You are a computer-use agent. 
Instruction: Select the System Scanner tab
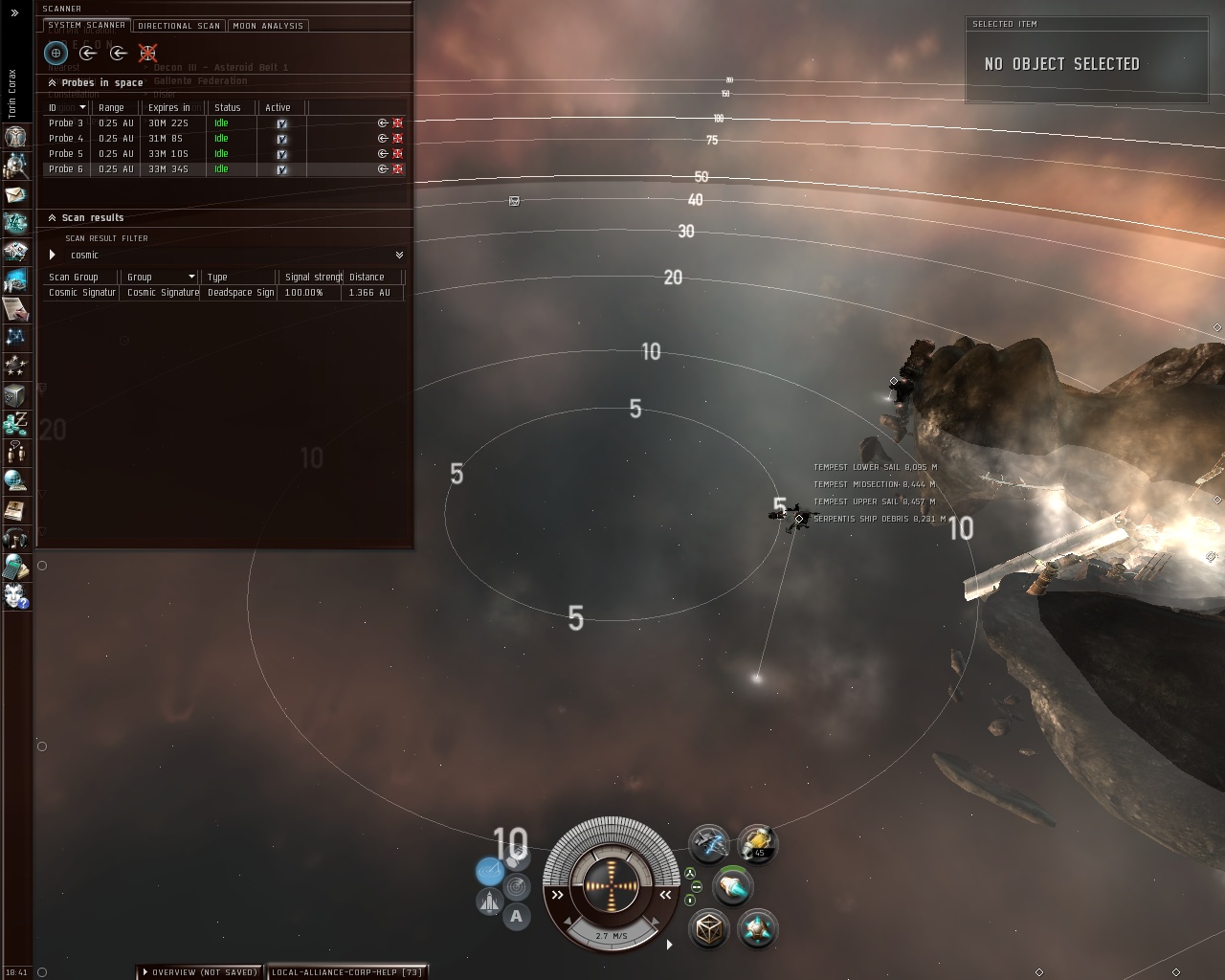coord(86,25)
